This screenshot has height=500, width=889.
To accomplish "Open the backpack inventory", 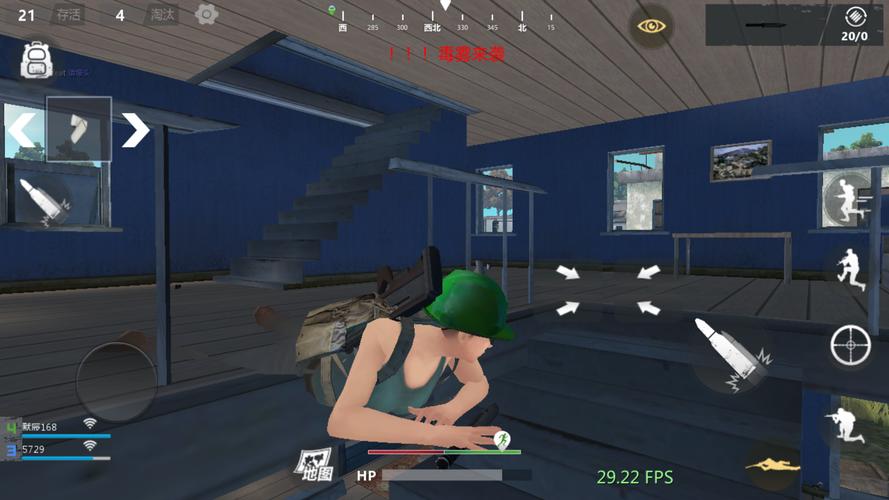I will [37, 59].
